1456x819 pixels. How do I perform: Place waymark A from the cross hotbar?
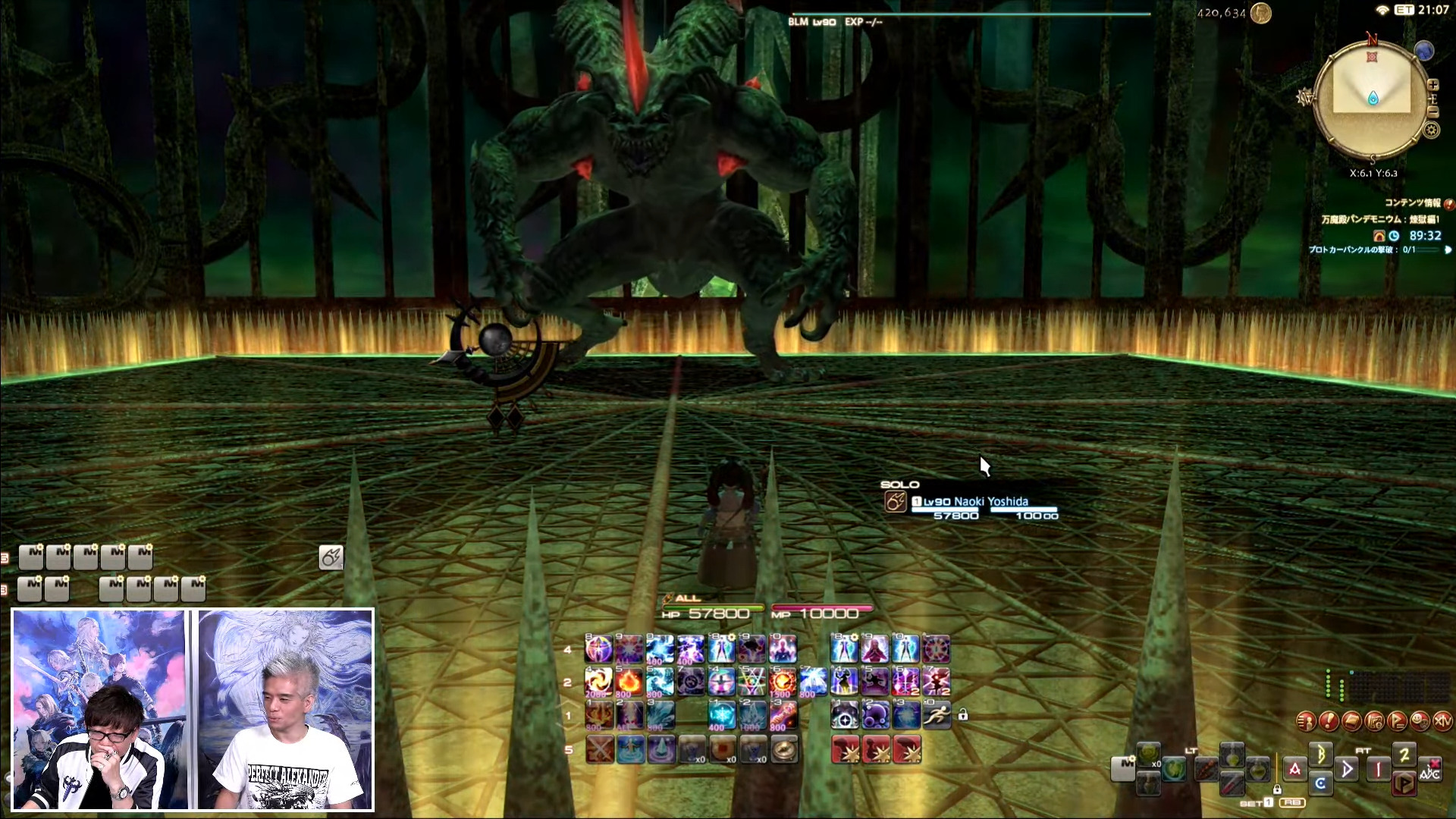[x=1294, y=769]
